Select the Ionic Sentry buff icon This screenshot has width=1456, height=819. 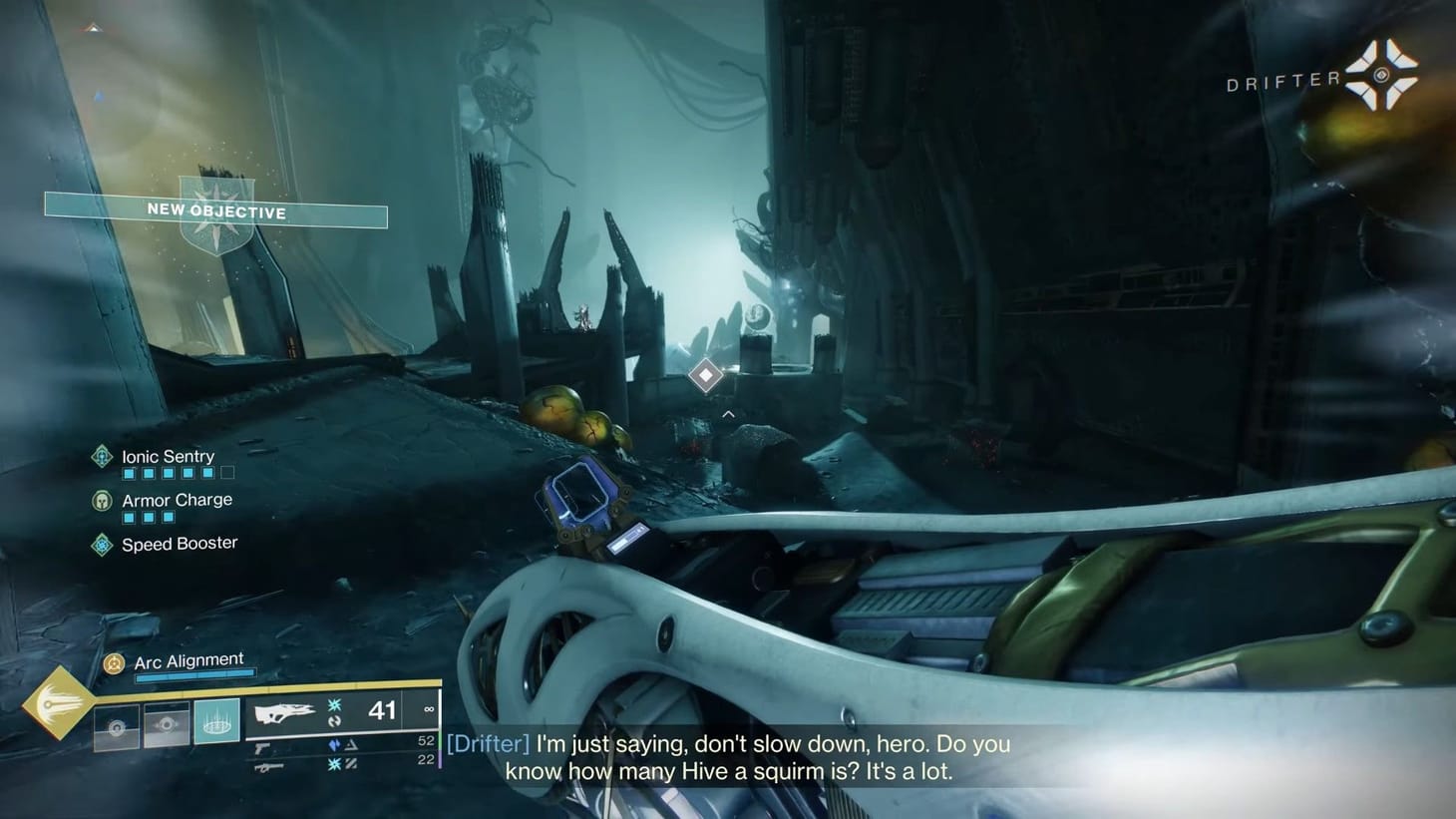click(103, 457)
